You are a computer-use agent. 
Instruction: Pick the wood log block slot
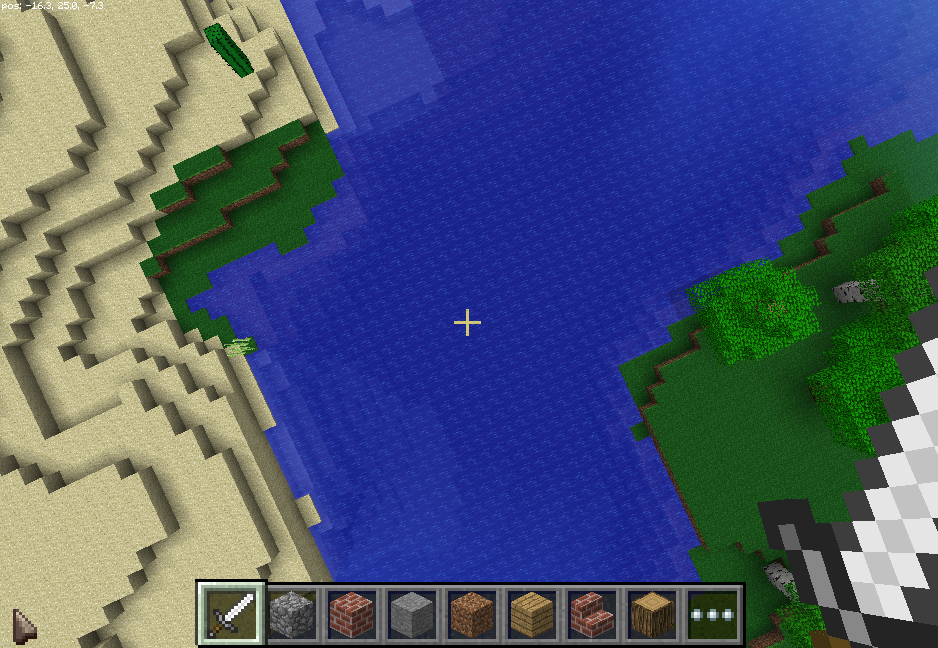pyautogui.click(x=652, y=613)
